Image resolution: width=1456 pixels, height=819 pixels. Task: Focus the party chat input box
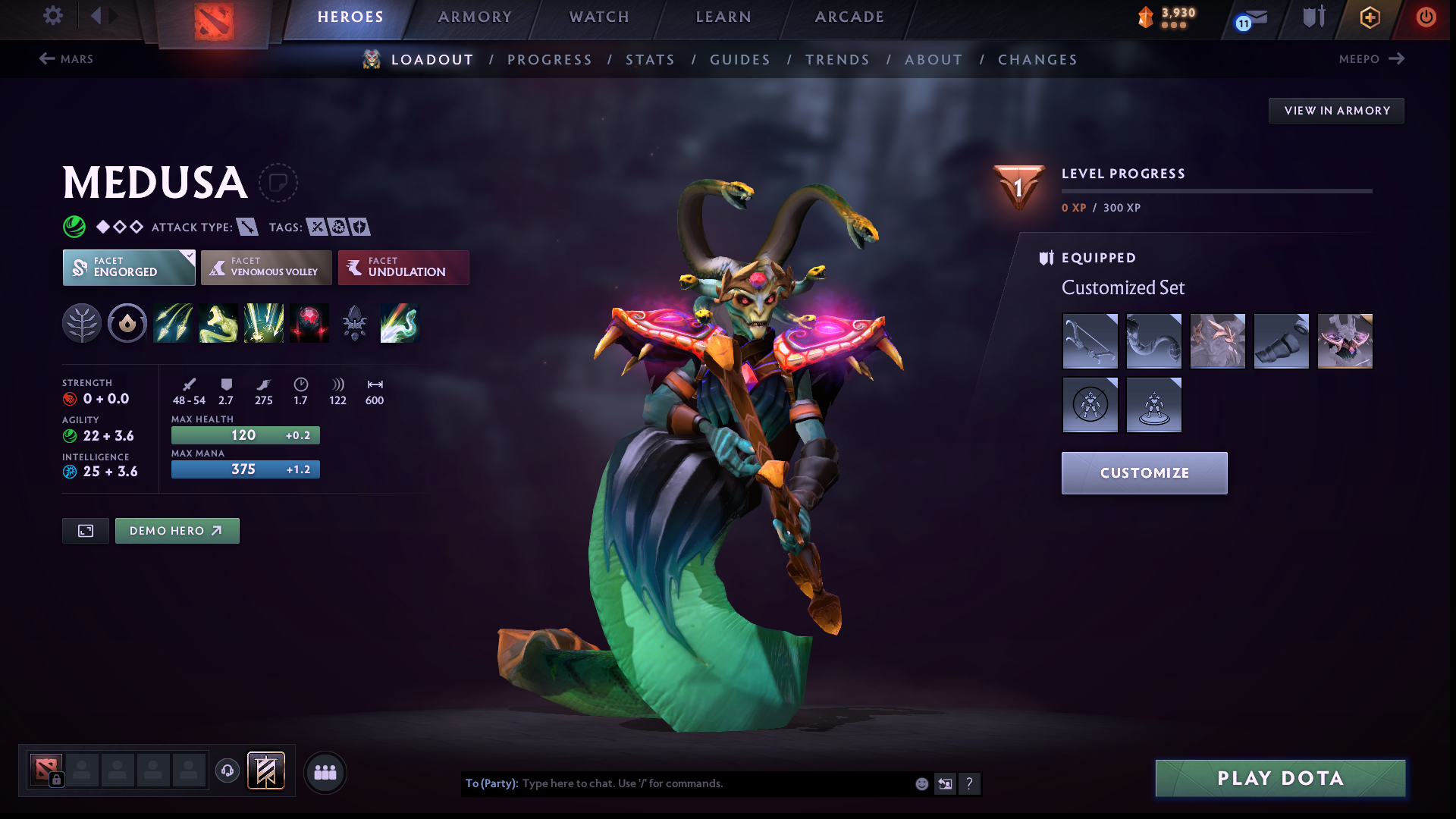point(713,783)
